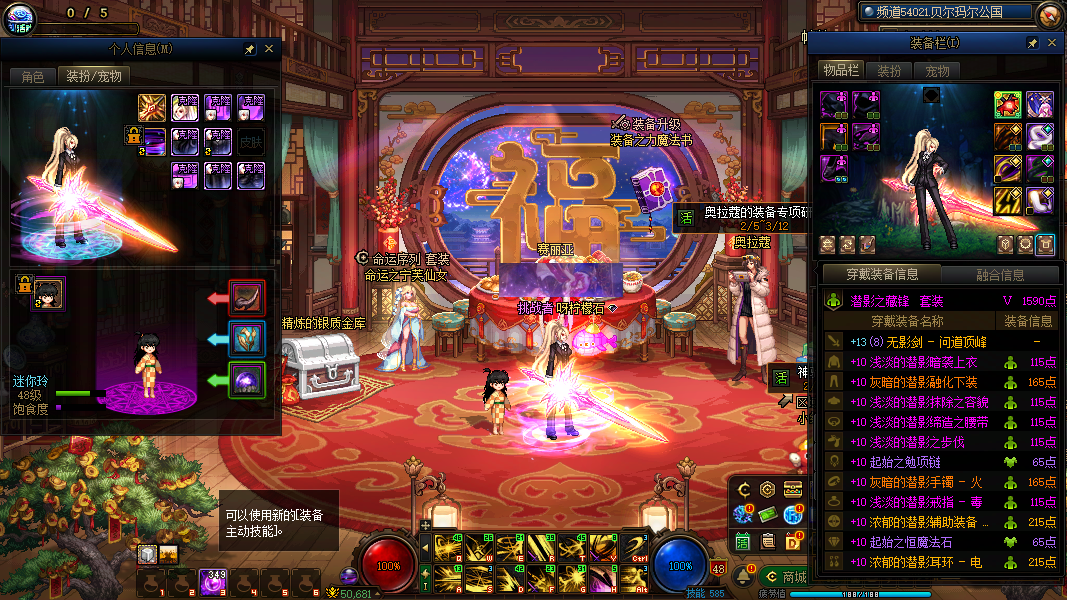Use the purple orb consumable in quickslot 3
This screenshot has height=600, width=1067.
click(x=212, y=581)
